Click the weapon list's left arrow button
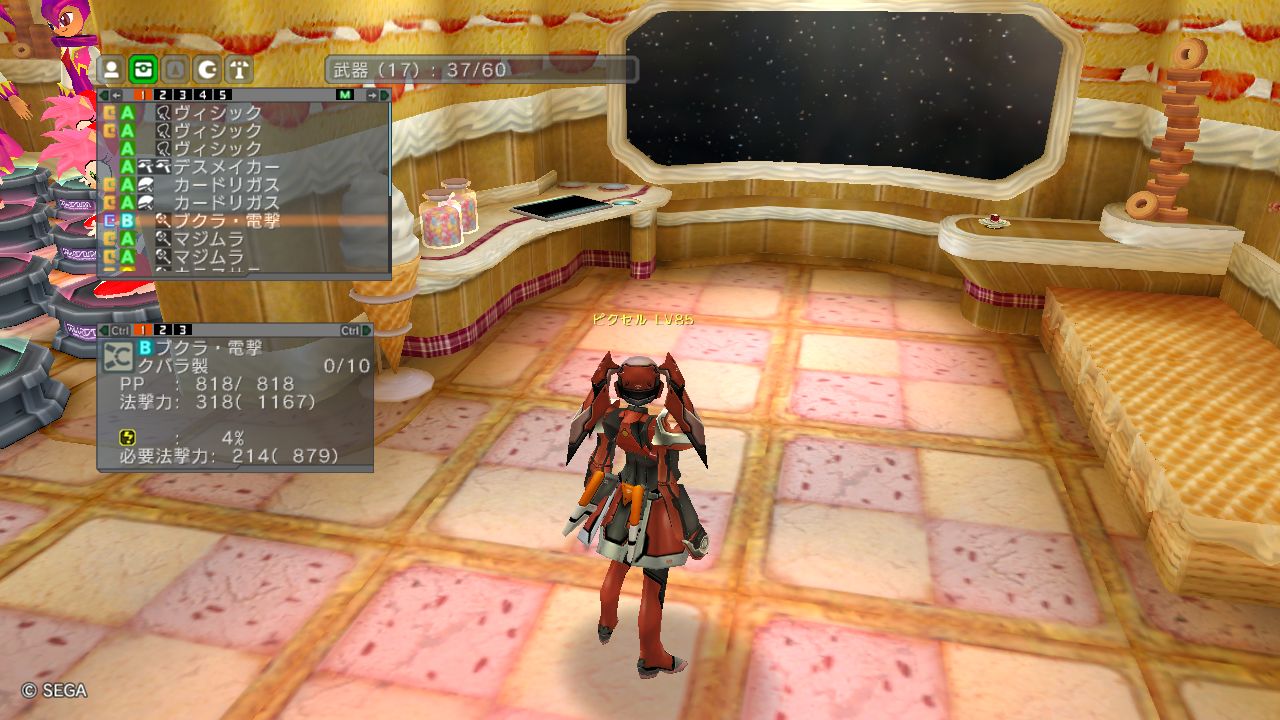1280x720 pixels. click(118, 95)
